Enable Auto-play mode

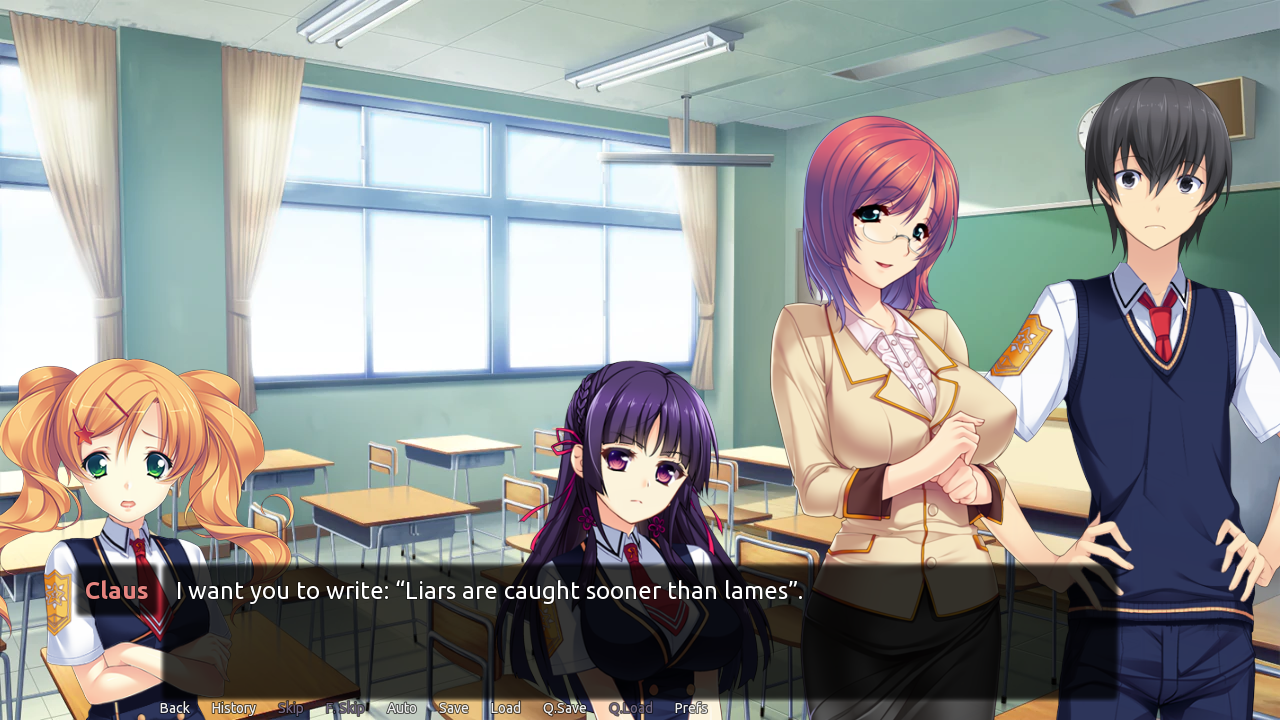point(401,707)
